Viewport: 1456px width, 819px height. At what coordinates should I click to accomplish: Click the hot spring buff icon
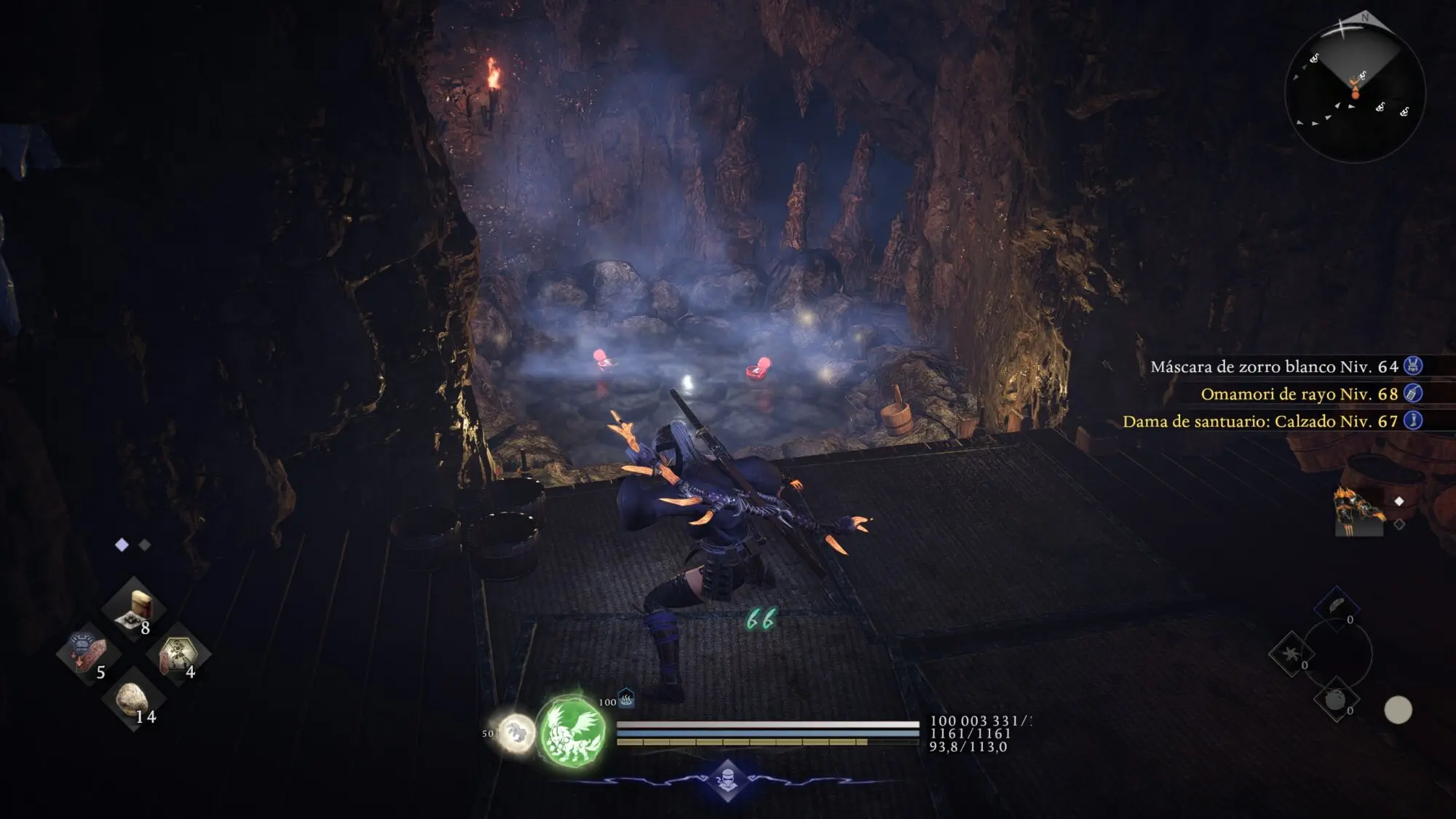(x=626, y=699)
